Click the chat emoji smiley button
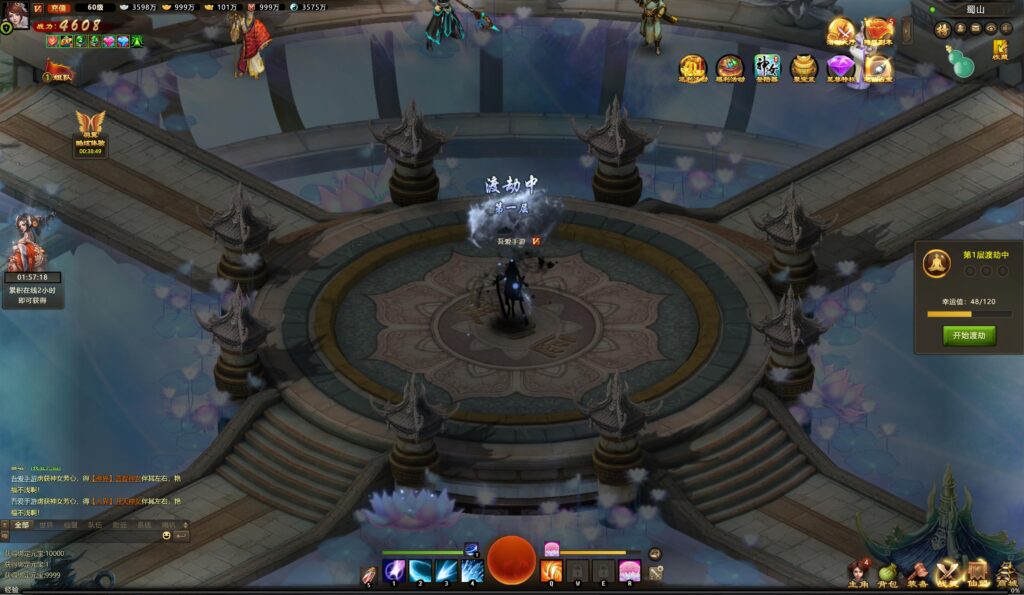 click(167, 536)
